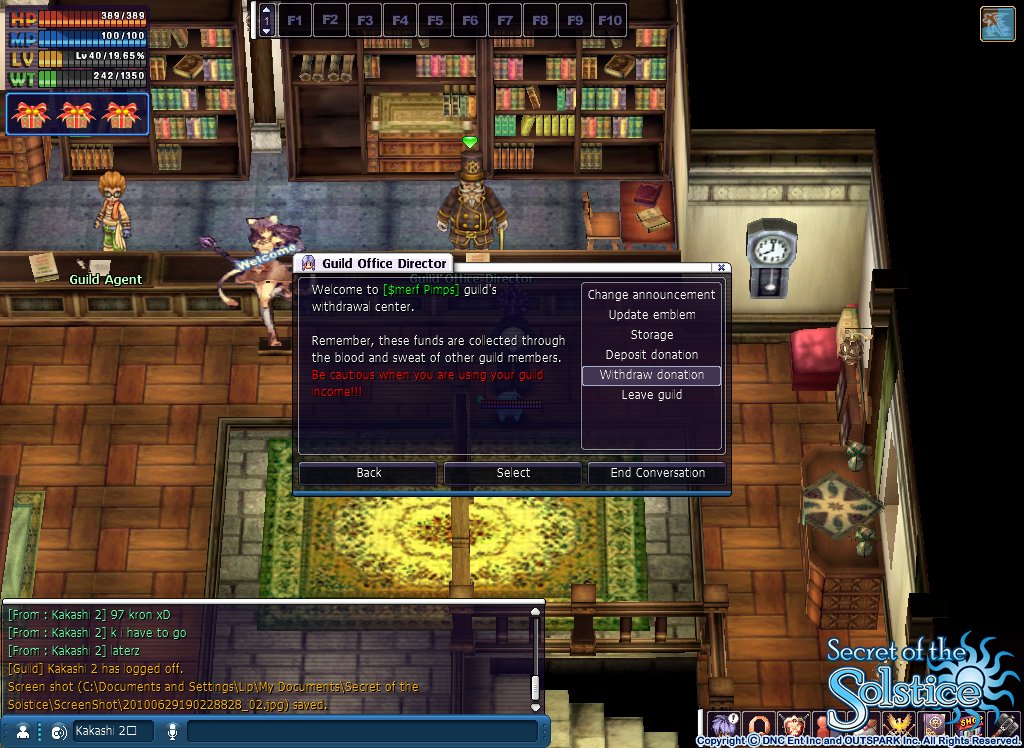This screenshot has height=748, width=1024.
Task: Select the Kakashi 2 whisper target box
Action: [x=113, y=731]
